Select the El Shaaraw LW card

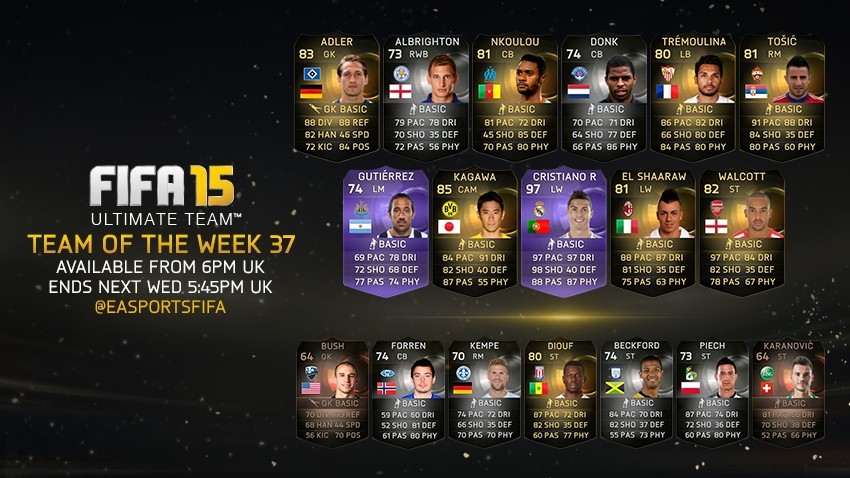653,230
